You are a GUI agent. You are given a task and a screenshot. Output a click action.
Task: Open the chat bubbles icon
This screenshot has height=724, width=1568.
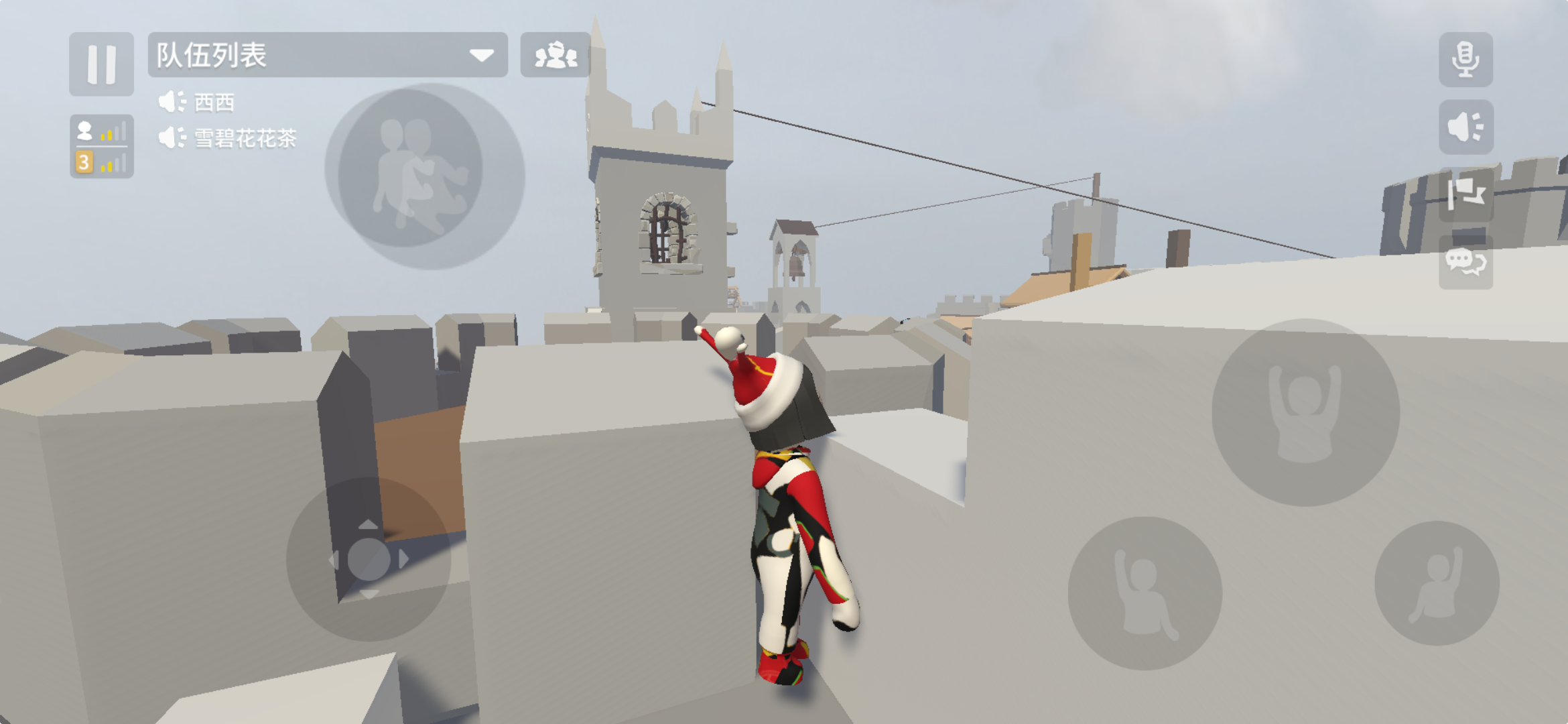[x=1466, y=263]
